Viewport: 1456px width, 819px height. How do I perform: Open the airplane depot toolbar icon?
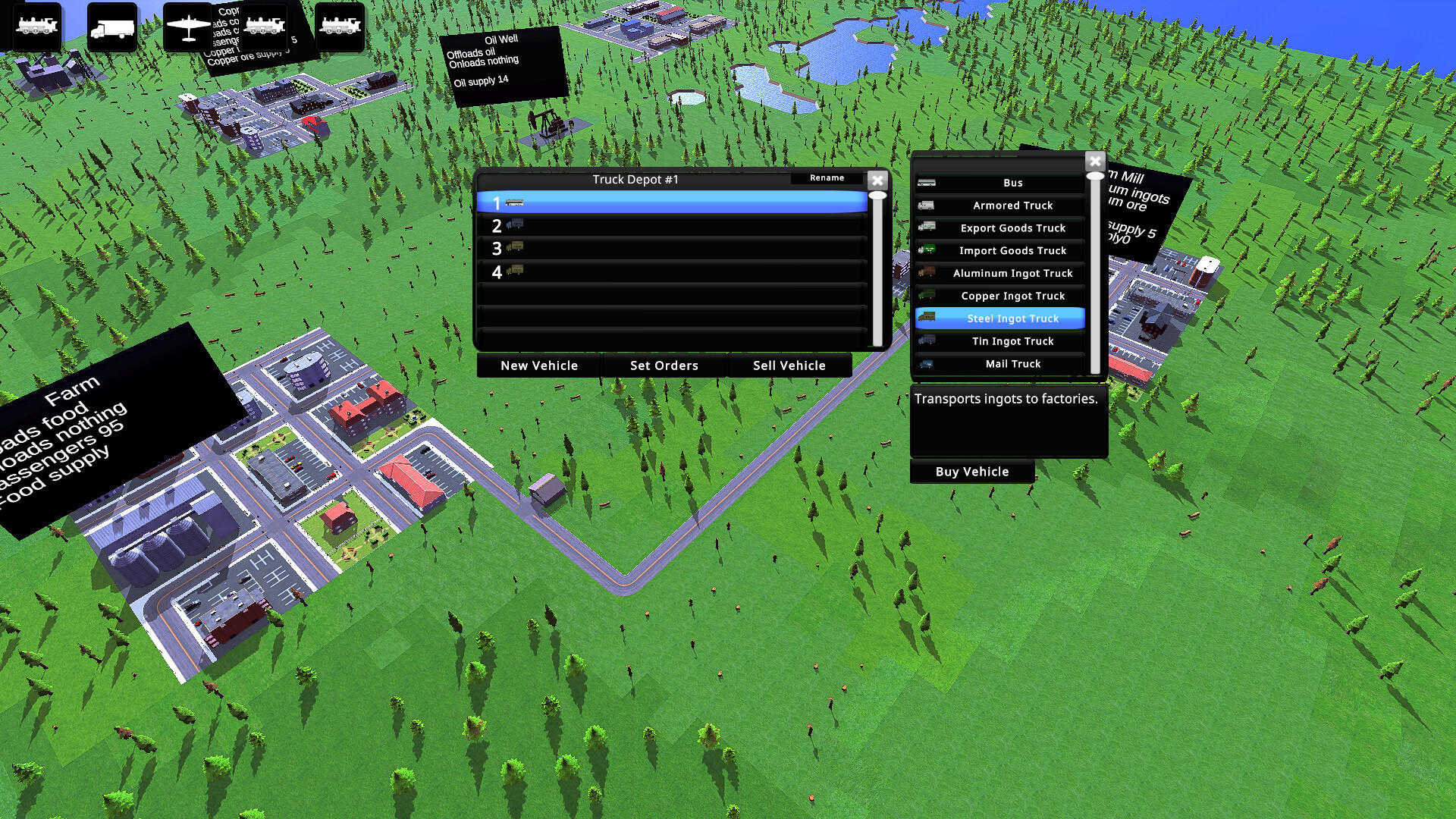pyautogui.click(x=188, y=27)
